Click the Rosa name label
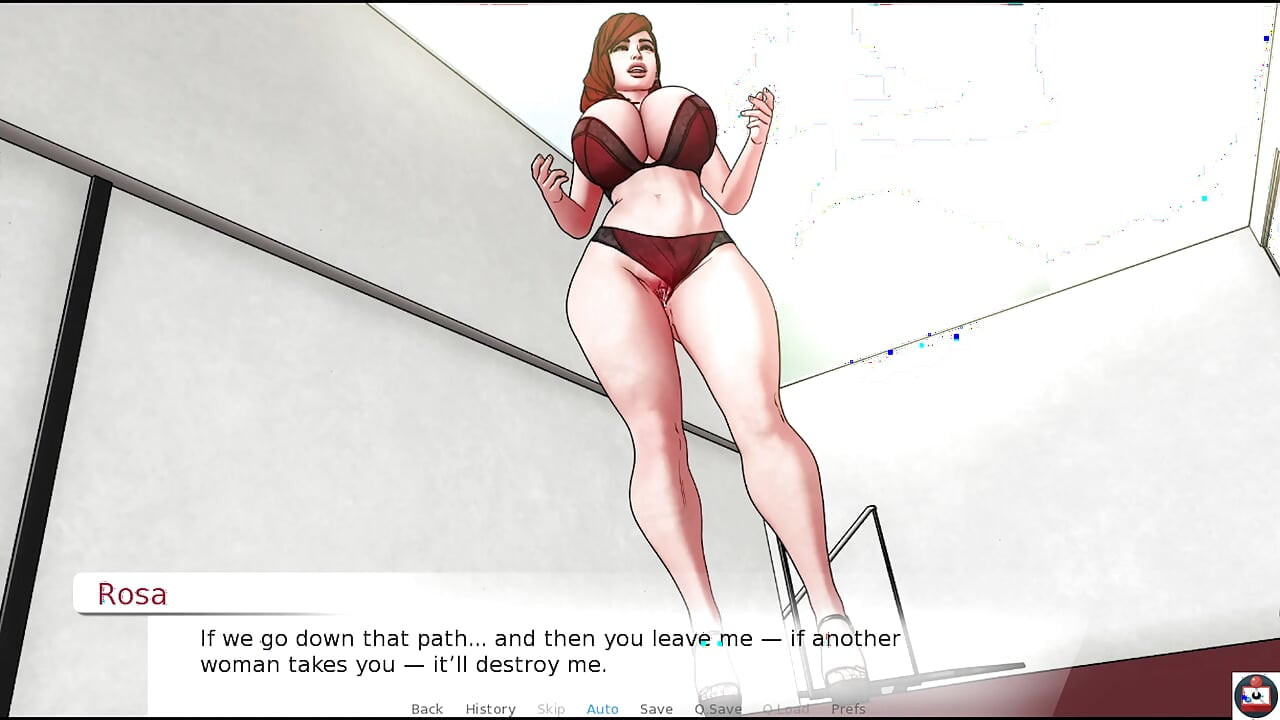1280x720 pixels. tap(133, 593)
